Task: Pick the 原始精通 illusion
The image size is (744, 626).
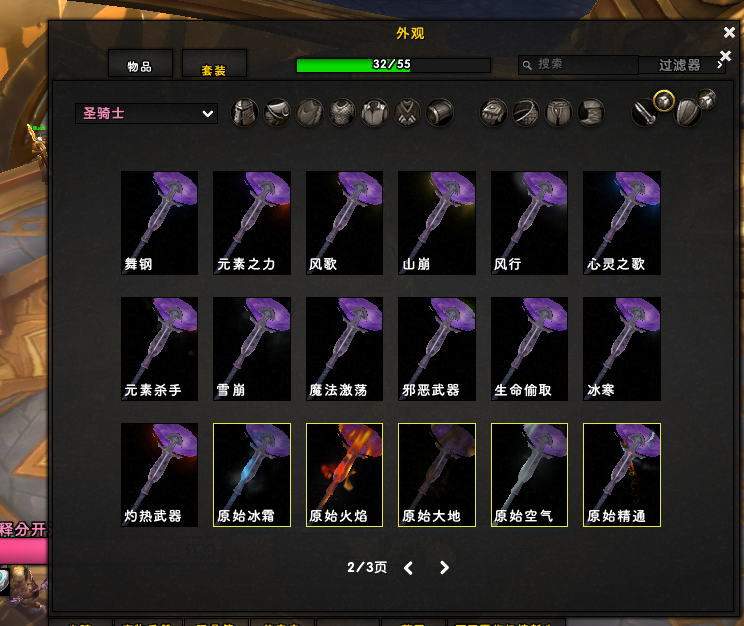Action: [622, 475]
